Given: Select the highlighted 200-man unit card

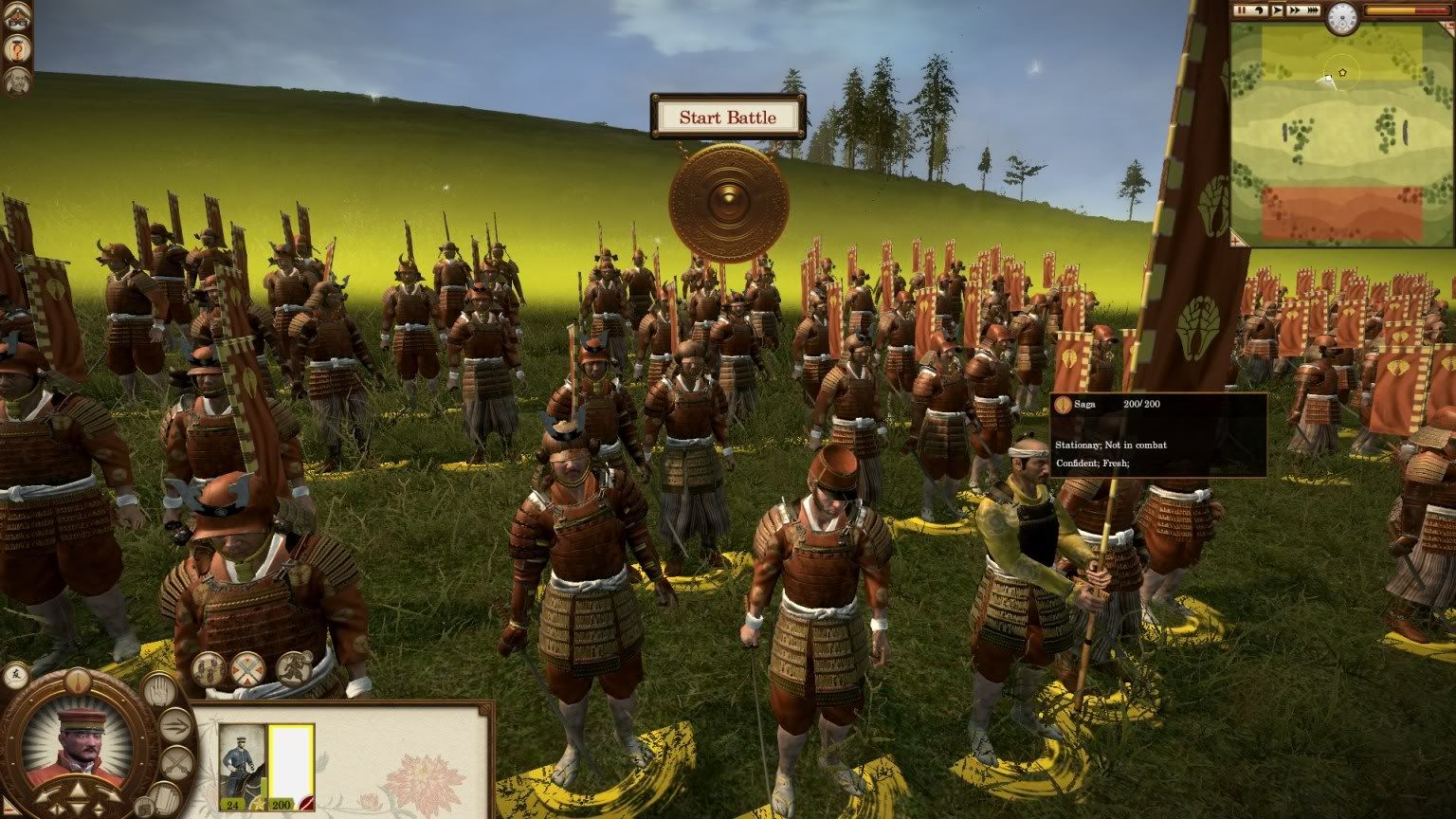Looking at the screenshot, I should [290, 762].
